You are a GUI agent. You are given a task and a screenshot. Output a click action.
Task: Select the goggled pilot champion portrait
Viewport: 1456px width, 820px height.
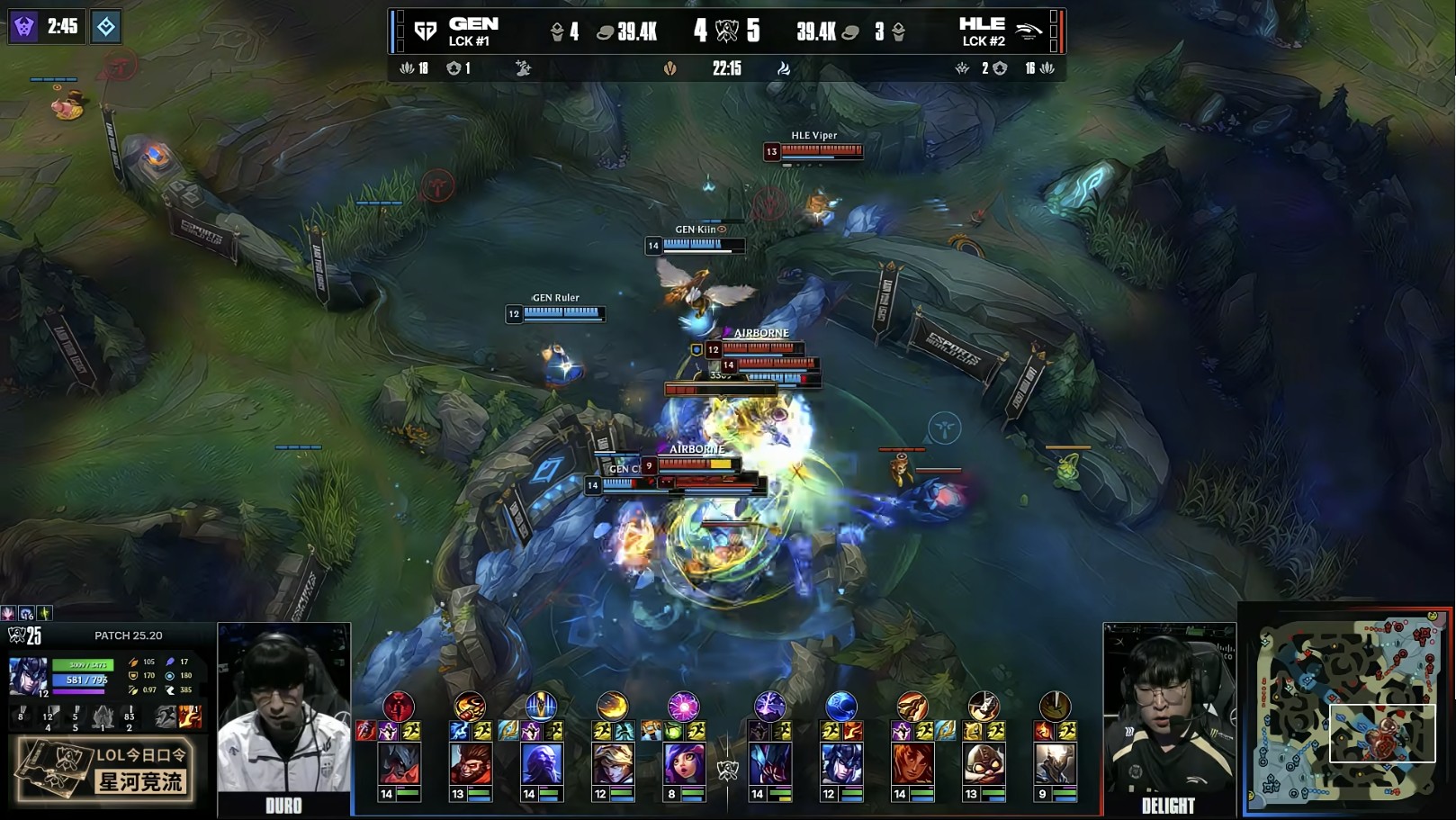[x=984, y=764]
